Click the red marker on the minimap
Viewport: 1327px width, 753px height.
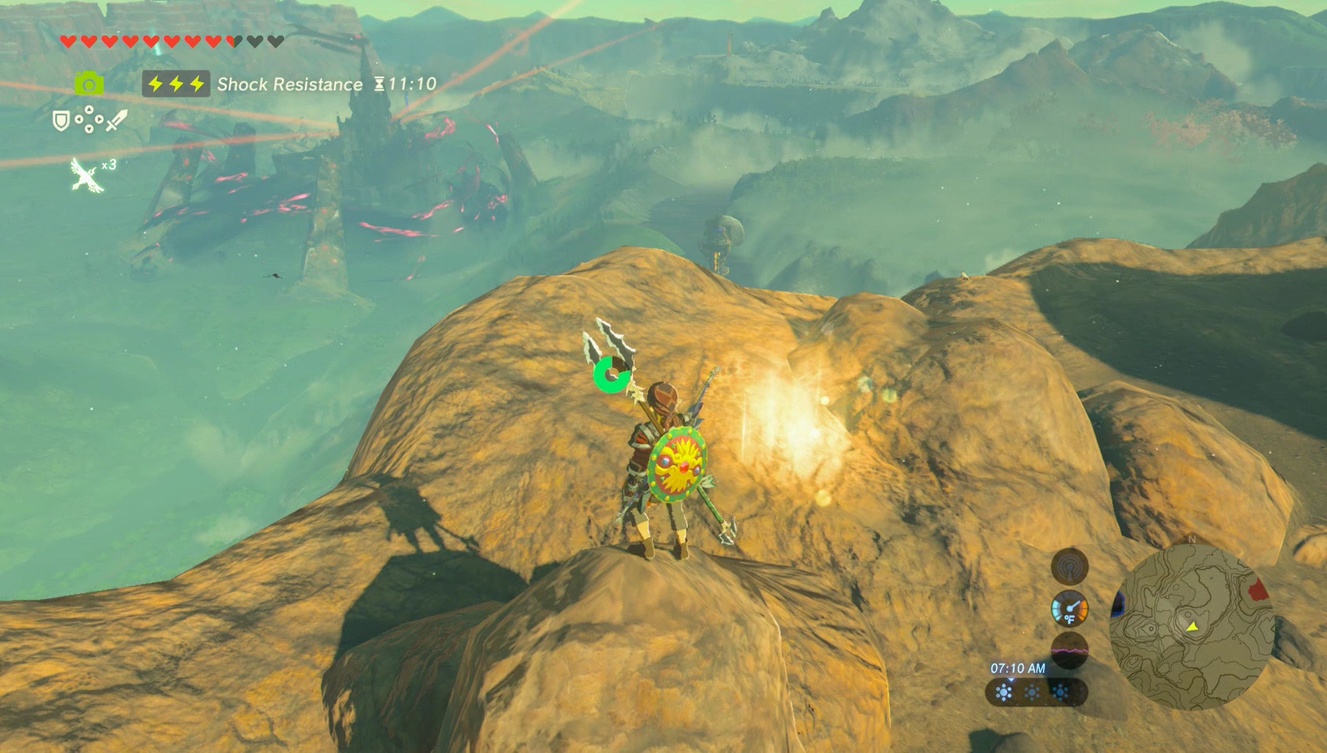(x=1258, y=590)
